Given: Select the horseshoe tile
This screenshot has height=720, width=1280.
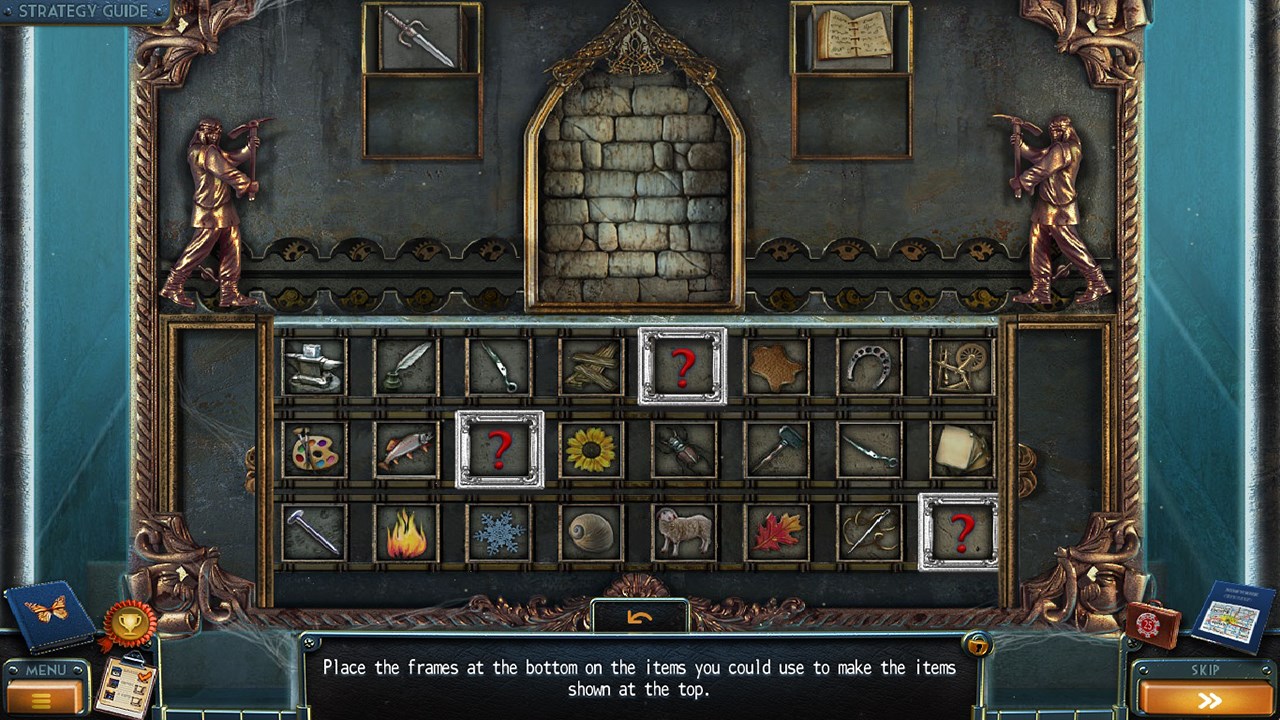Looking at the screenshot, I should pyautogui.click(x=869, y=367).
